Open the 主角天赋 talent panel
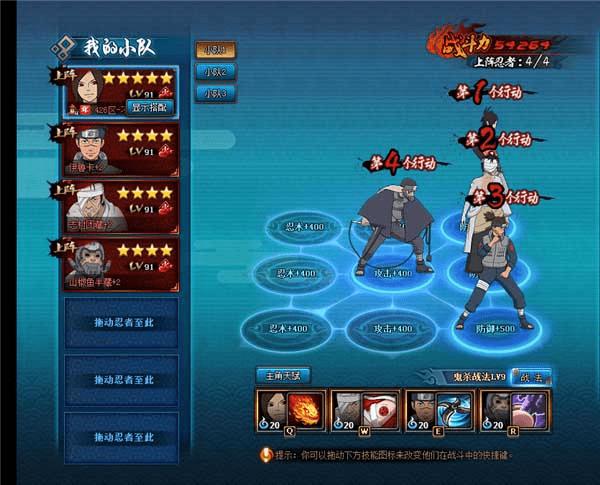The width and height of the screenshot is (600, 485). pos(283,376)
